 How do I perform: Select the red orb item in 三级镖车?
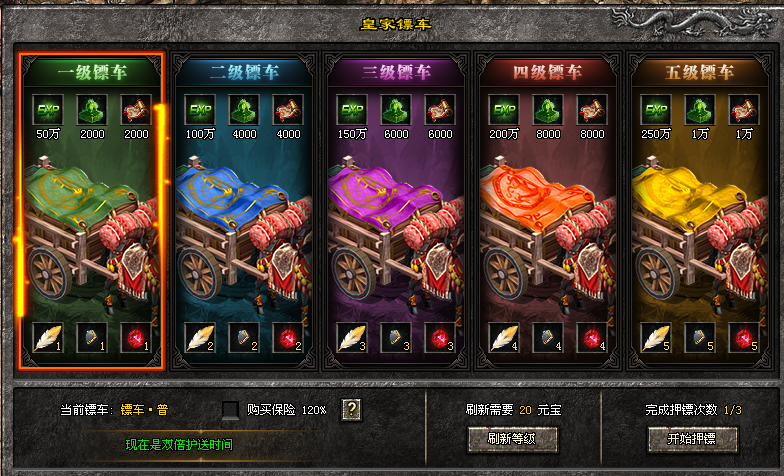(440, 338)
